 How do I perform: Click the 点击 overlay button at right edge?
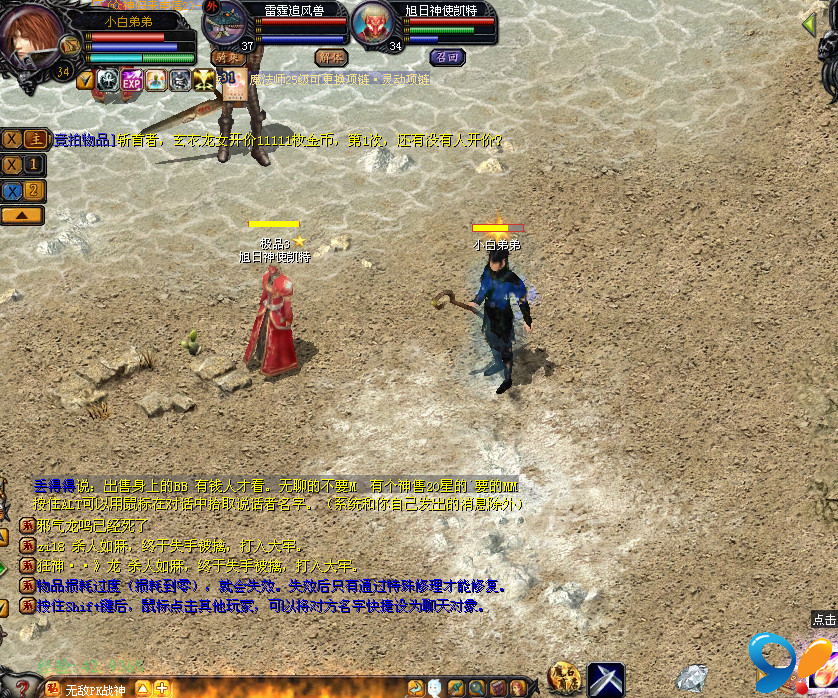tap(824, 620)
